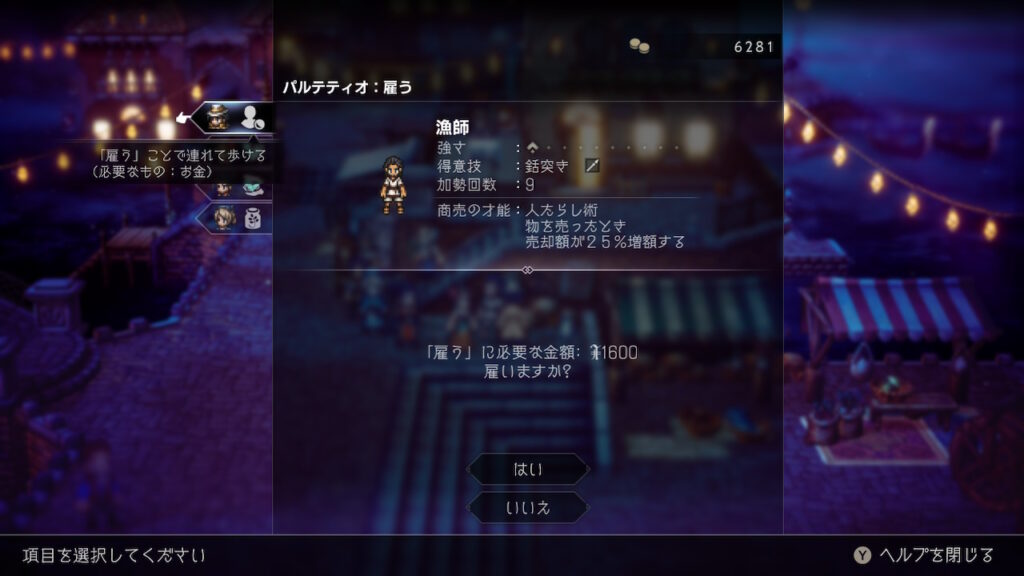Decline hiring with いいえ
Screen dimensions: 1024x576
tap(528, 507)
